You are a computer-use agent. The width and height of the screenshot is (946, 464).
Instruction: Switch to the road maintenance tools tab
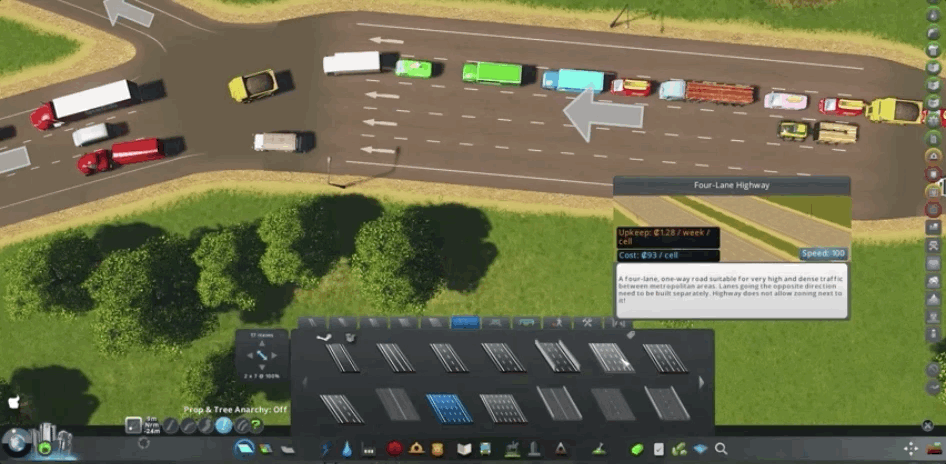[588, 323]
